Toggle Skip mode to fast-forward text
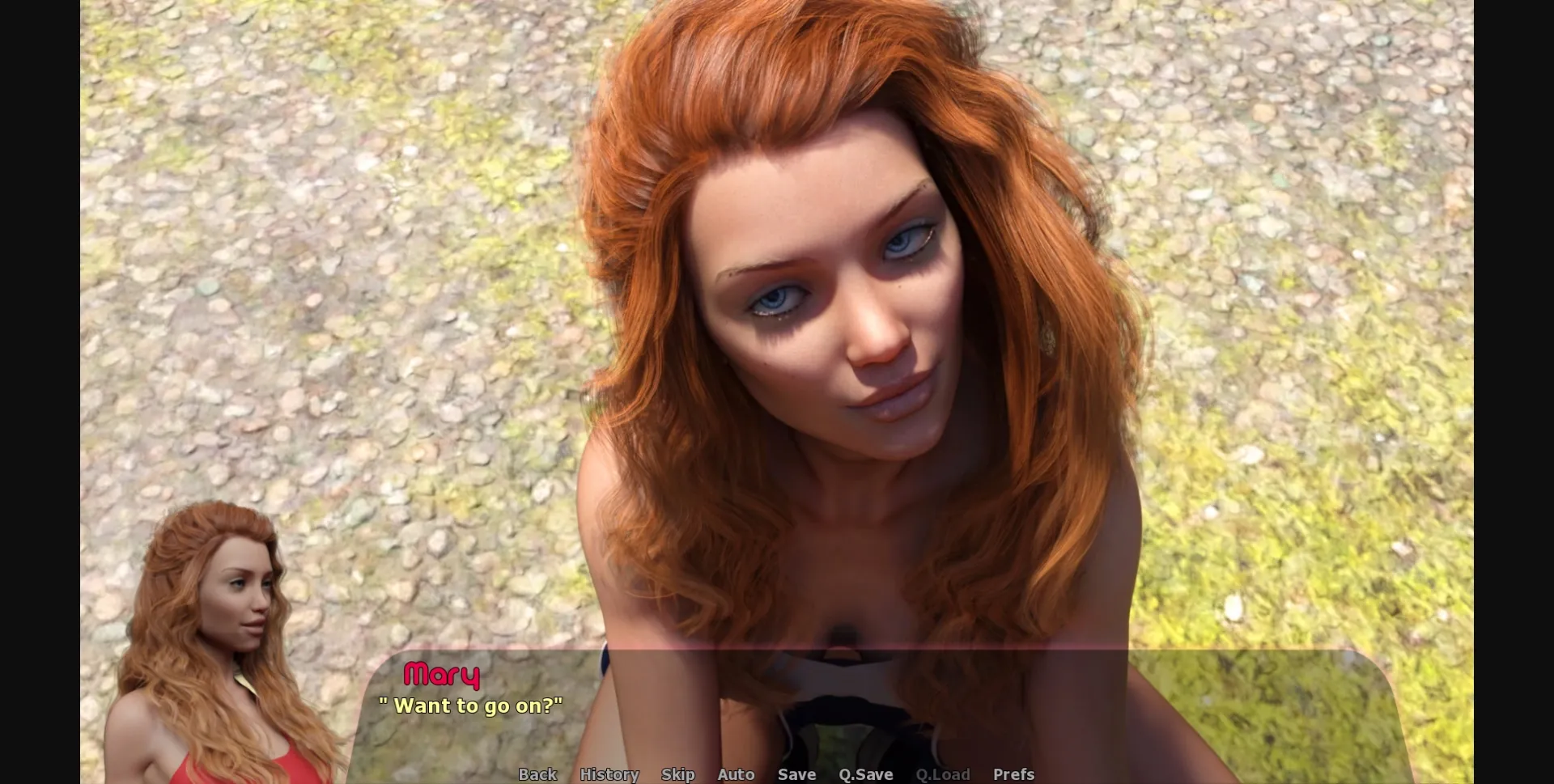The width and height of the screenshot is (1554, 784). 678,774
